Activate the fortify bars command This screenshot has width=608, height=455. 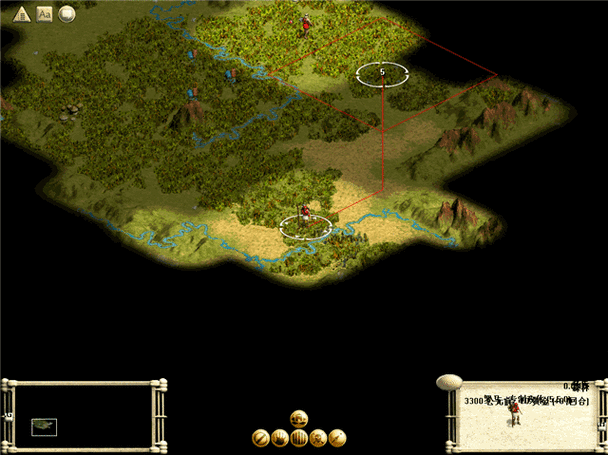tap(298, 437)
